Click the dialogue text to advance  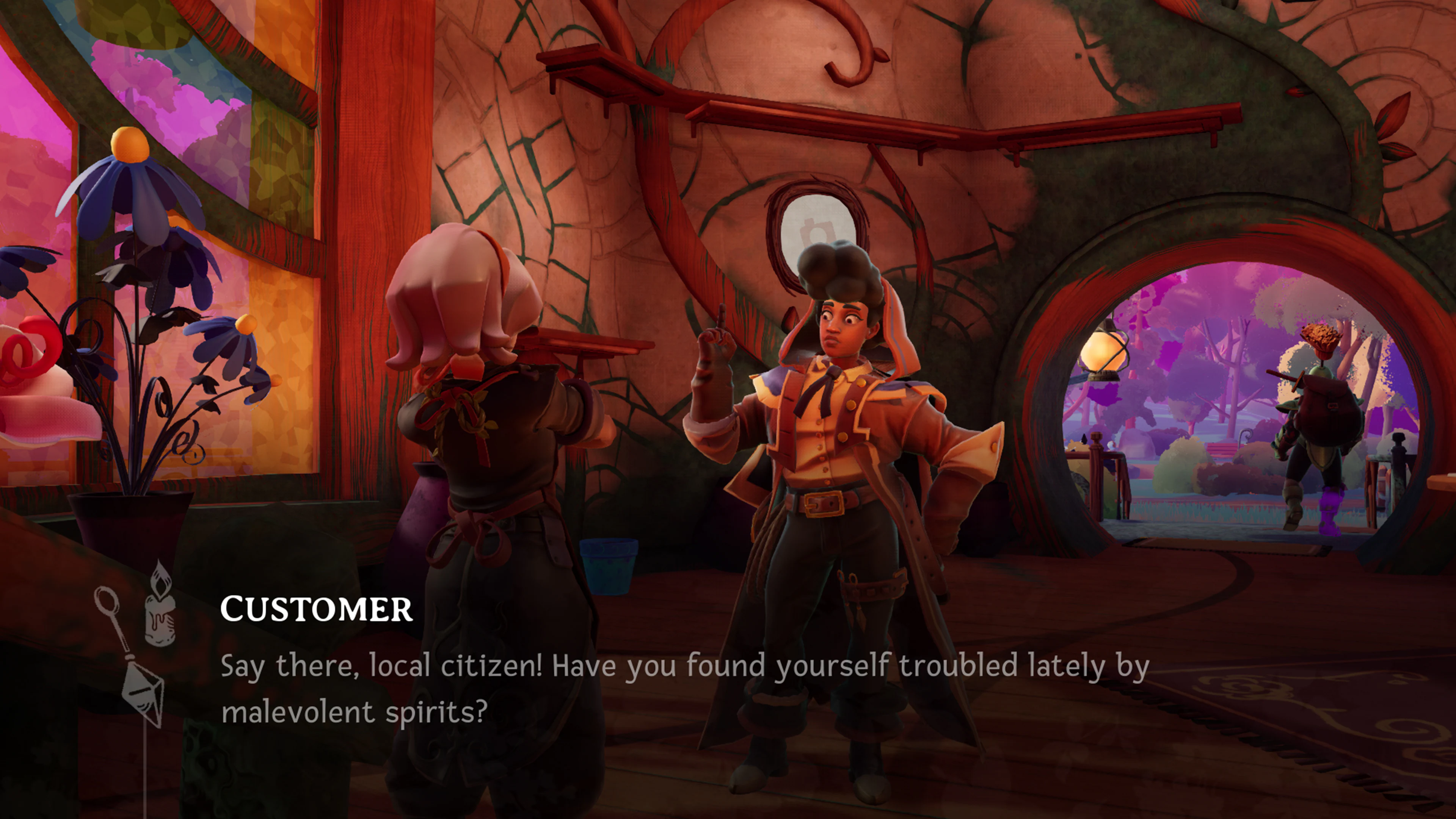(x=622, y=667)
